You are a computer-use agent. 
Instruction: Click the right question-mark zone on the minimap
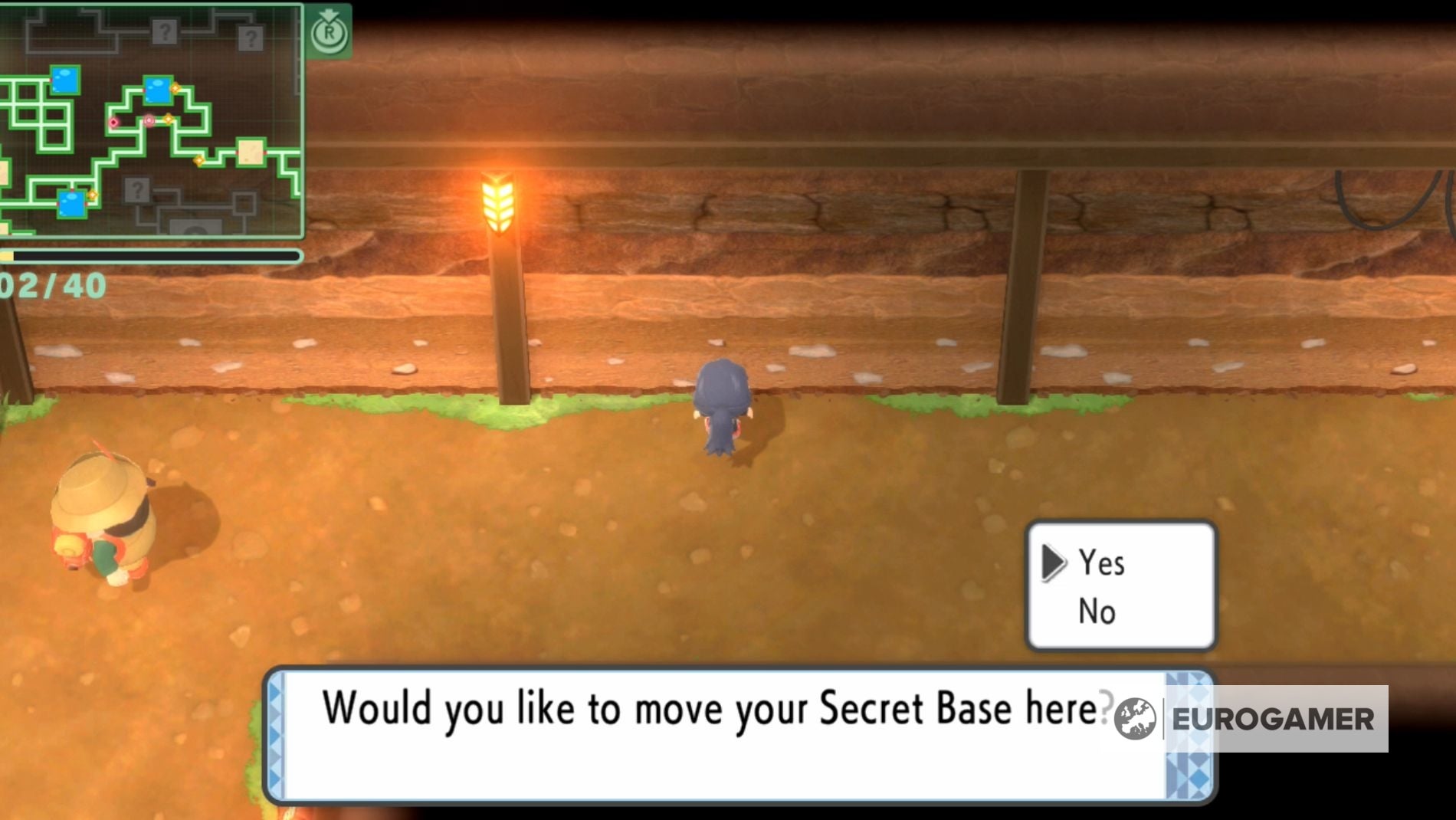click(x=251, y=38)
